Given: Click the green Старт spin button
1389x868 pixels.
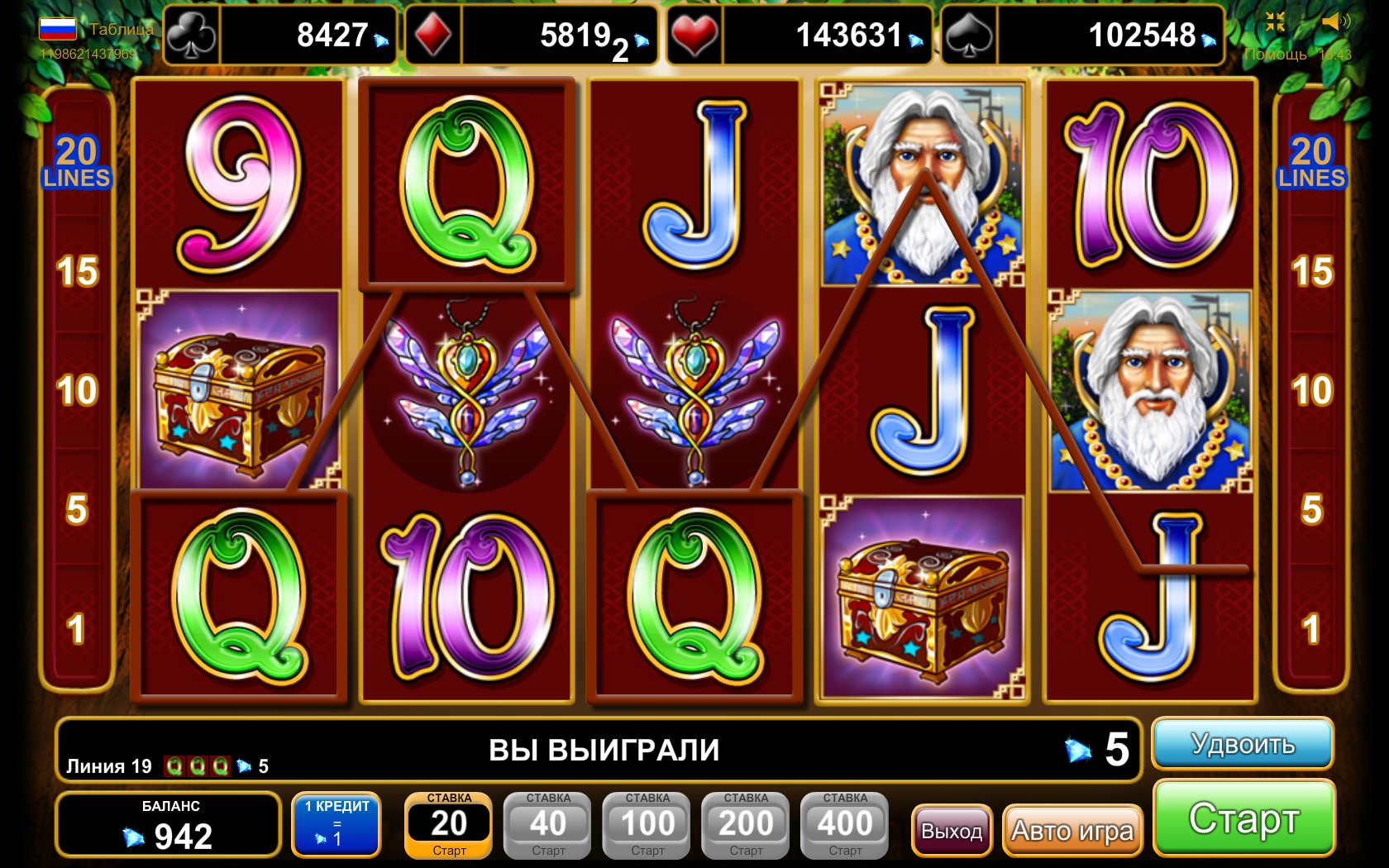Looking at the screenshot, I should coord(1243,818).
